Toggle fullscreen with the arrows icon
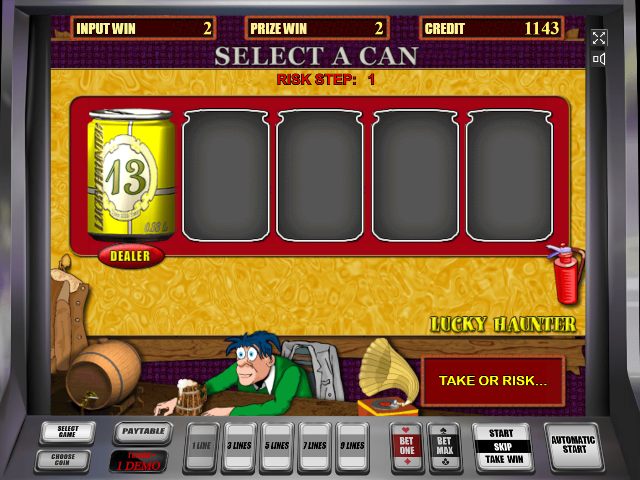 tap(599, 38)
